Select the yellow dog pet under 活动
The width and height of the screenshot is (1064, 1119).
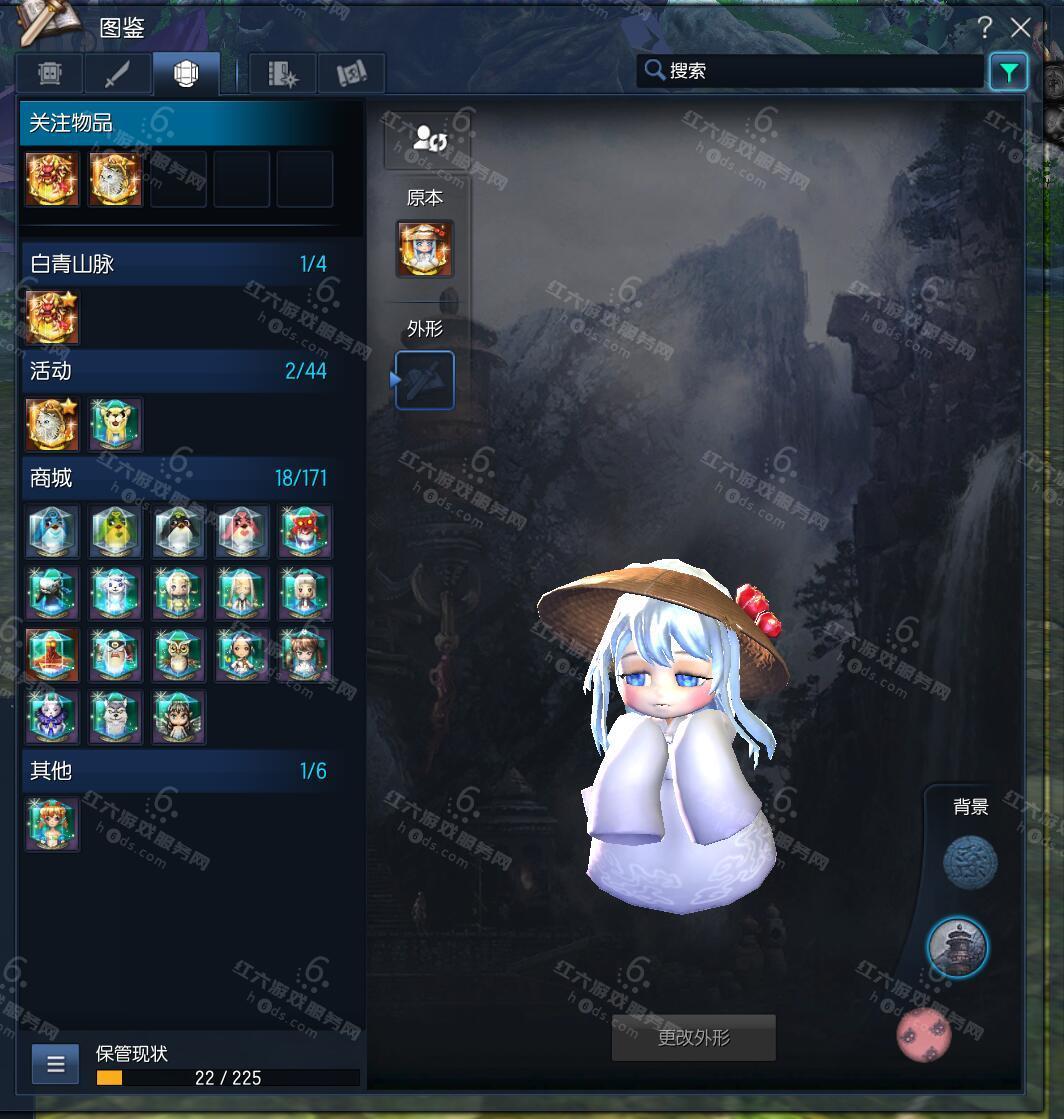(x=115, y=424)
